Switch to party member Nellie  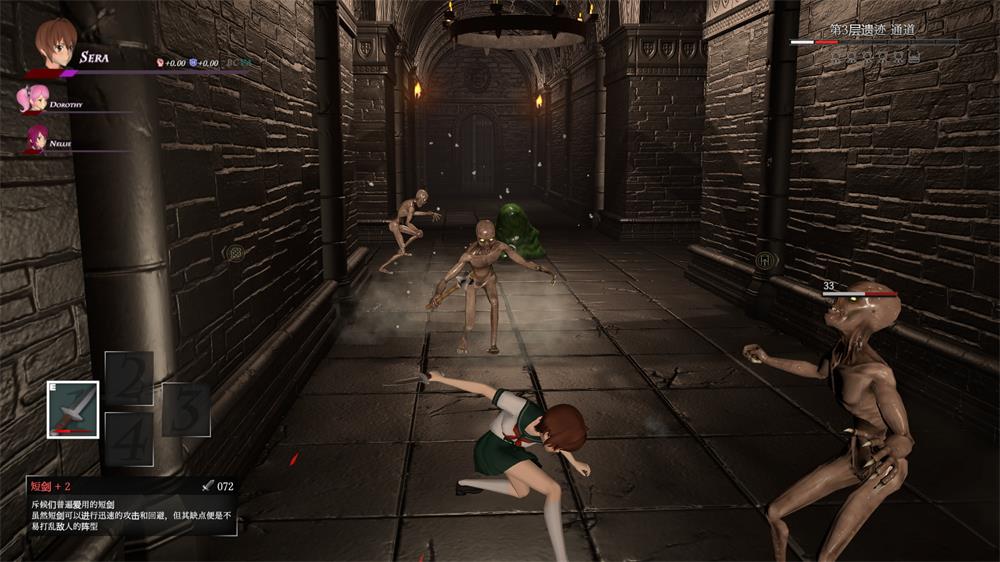[36, 139]
